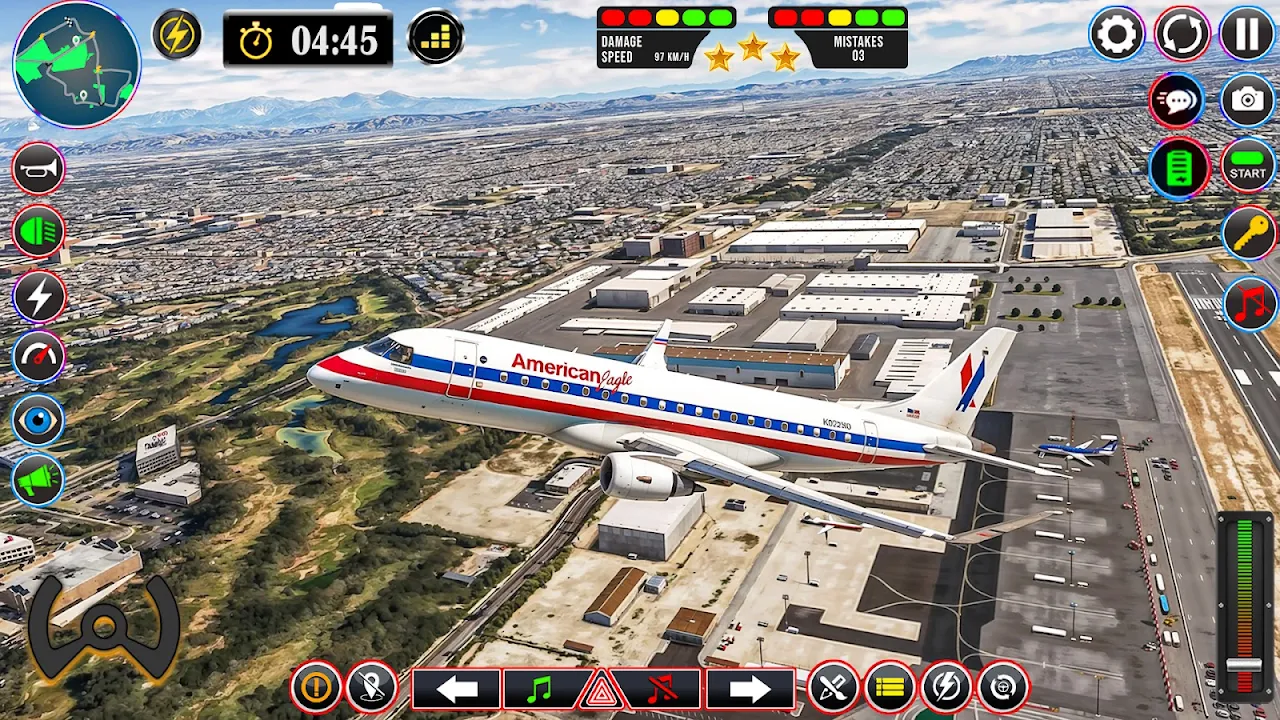This screenshot has height=720, width=1280.
Task: Activate the golden key button
Action: (1249, 234)
